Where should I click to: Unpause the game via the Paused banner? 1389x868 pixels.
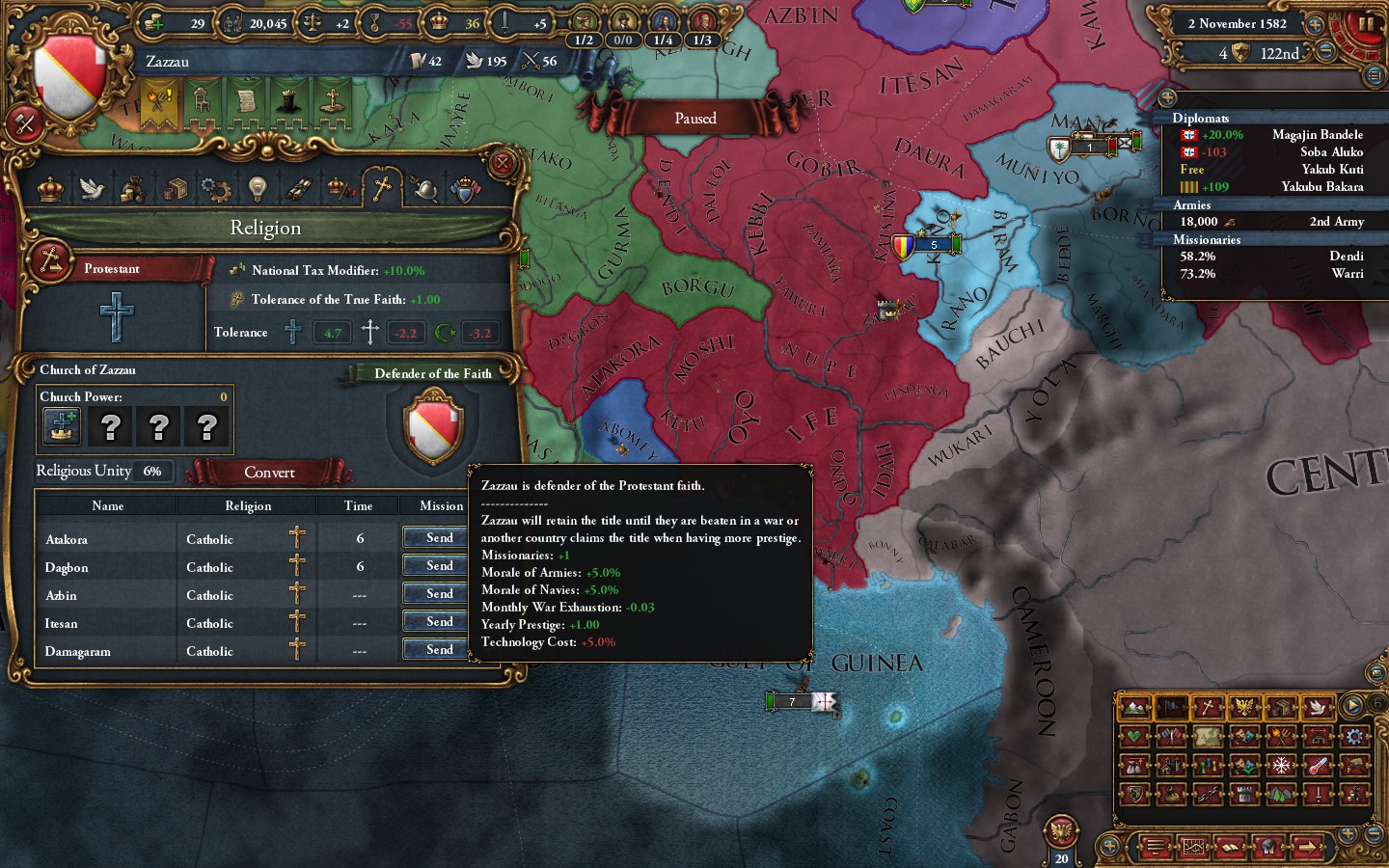pos(694,118)
